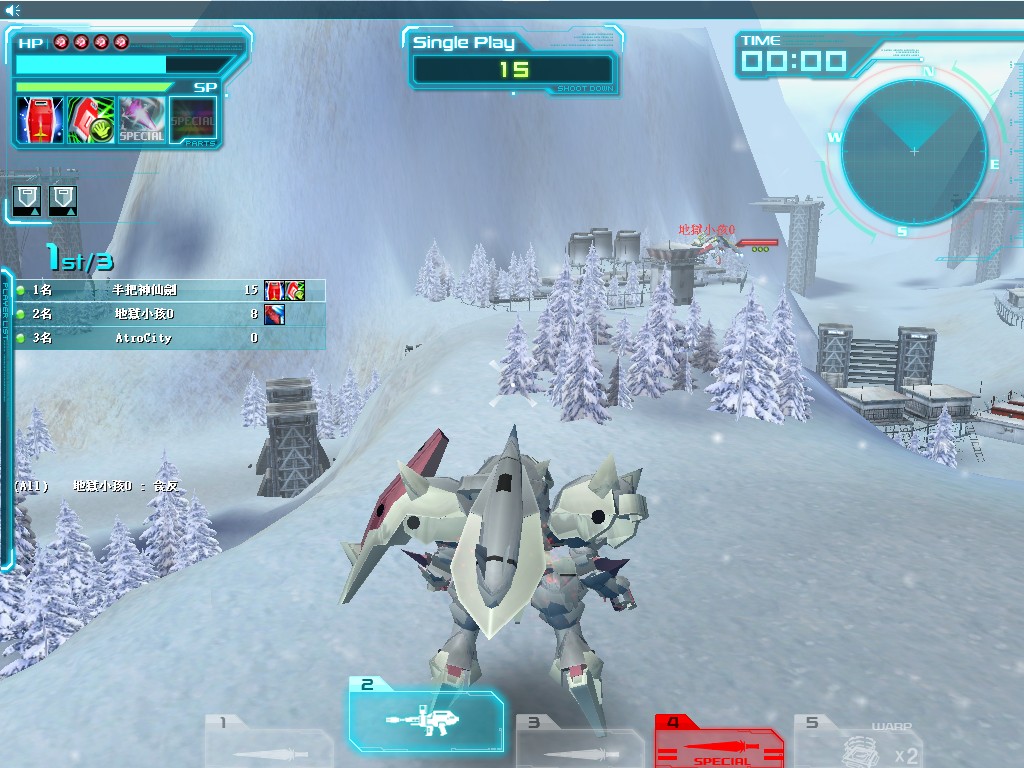This screenshot has height=768, width=1024.
Task: Click the right unit stock icon
Action: [x=63, y=200]
